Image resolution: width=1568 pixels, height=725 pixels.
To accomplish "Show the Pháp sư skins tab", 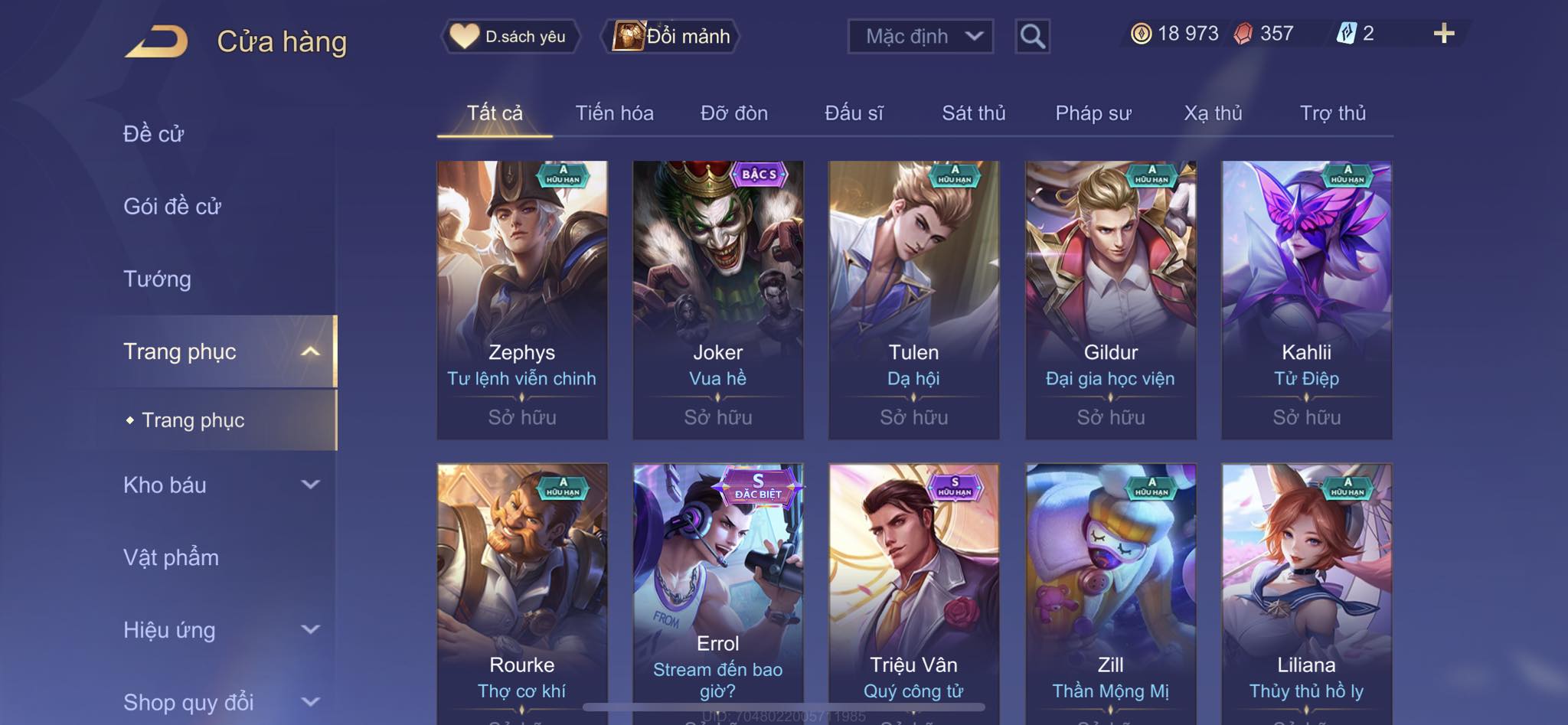I will point(1093,113).
